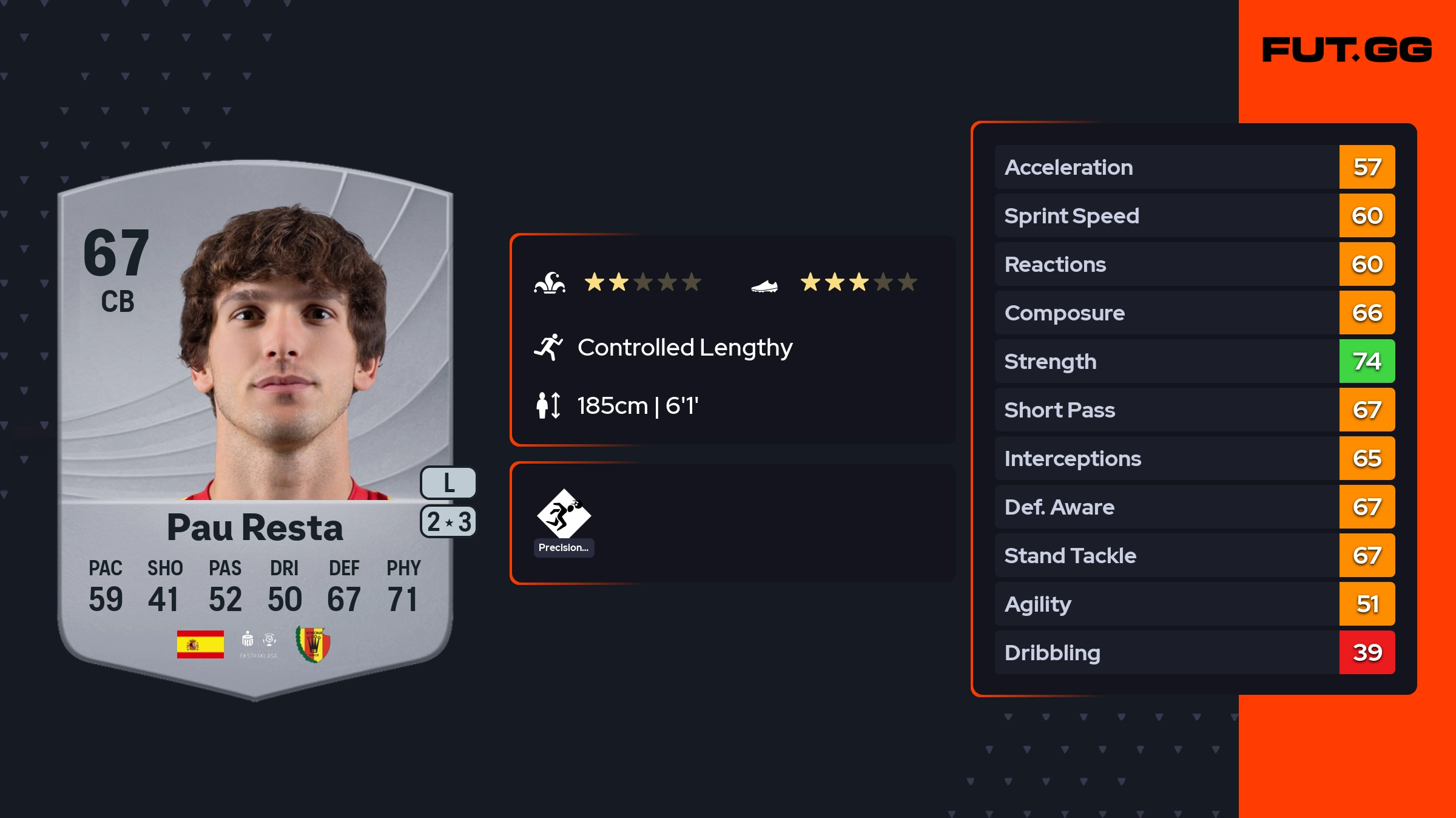Click the Spain flag on the card
Image resolution: width=1456 pixels, height=818 pixels.
(200, 644)
